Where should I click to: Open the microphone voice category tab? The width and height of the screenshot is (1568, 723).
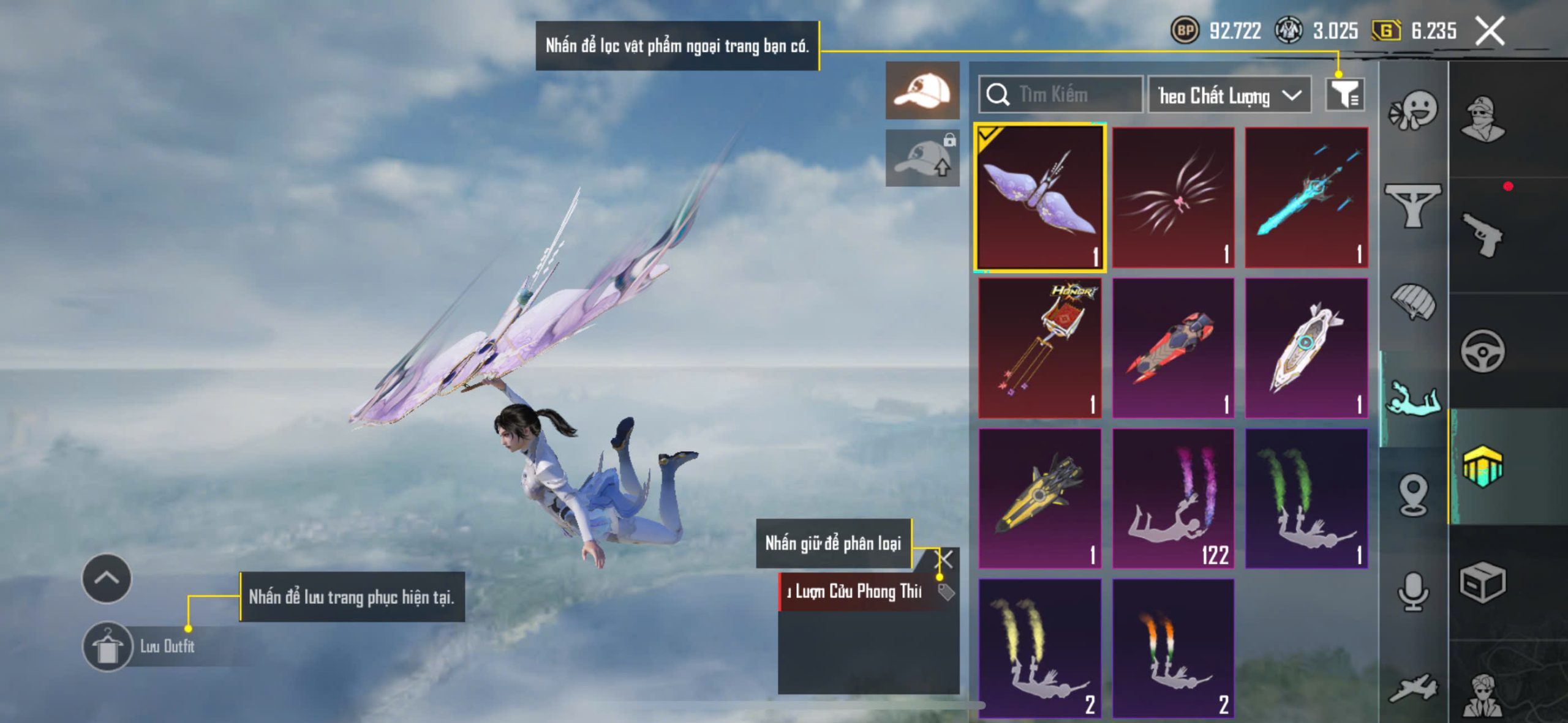click(1414, 591)
